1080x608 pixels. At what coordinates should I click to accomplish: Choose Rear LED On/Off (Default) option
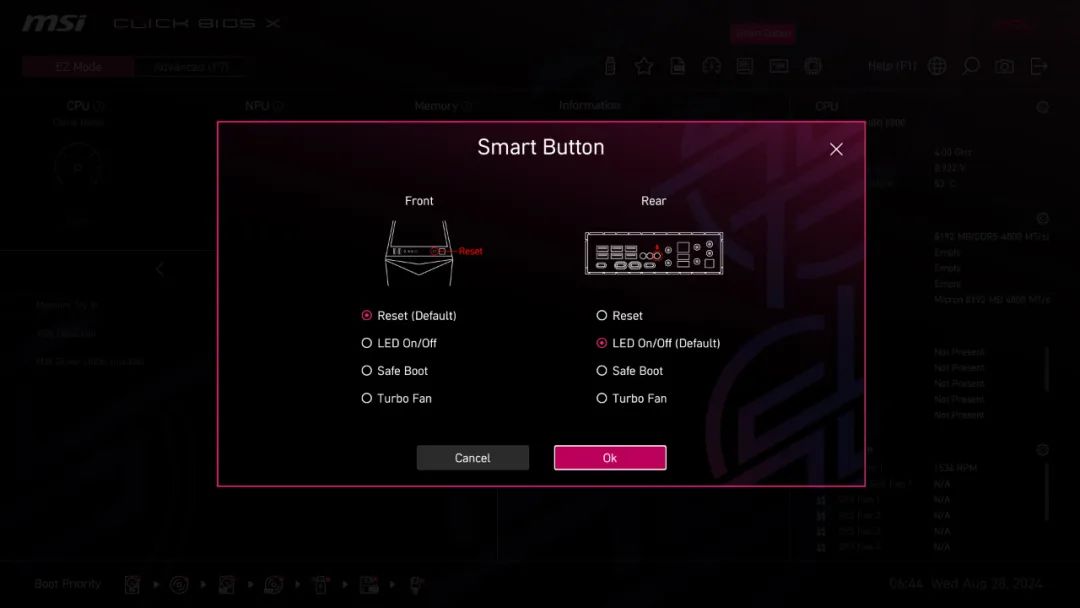tap(602, 343)
